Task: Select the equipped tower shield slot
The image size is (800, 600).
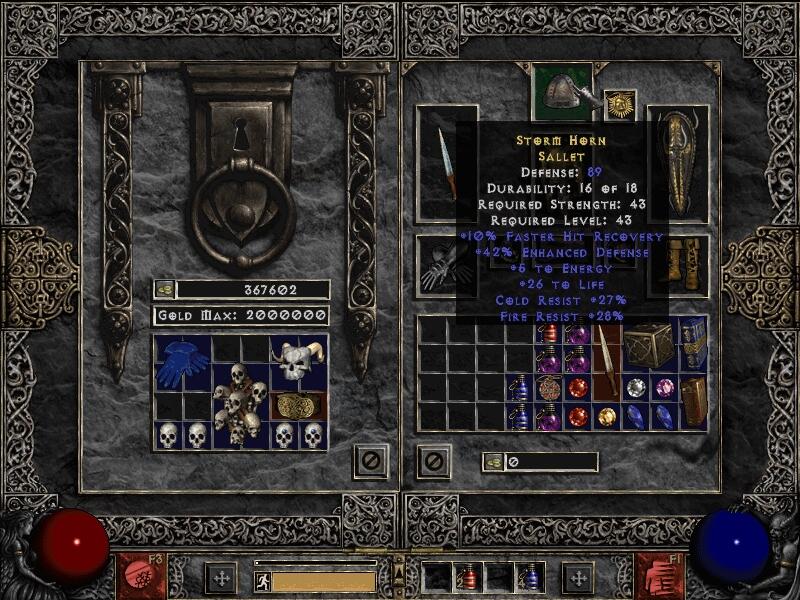Action: 678,162
